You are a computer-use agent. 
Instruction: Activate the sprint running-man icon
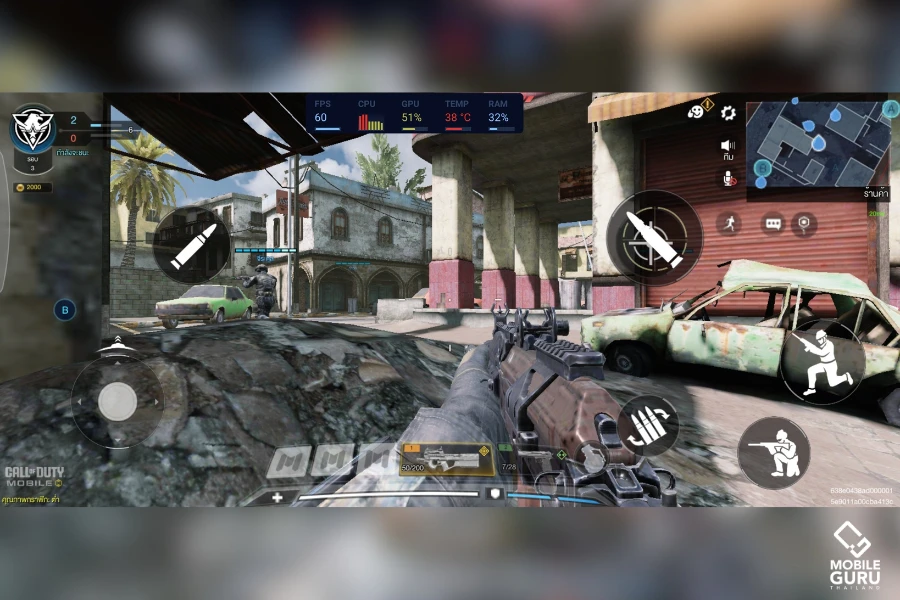(x=728, y=223)
